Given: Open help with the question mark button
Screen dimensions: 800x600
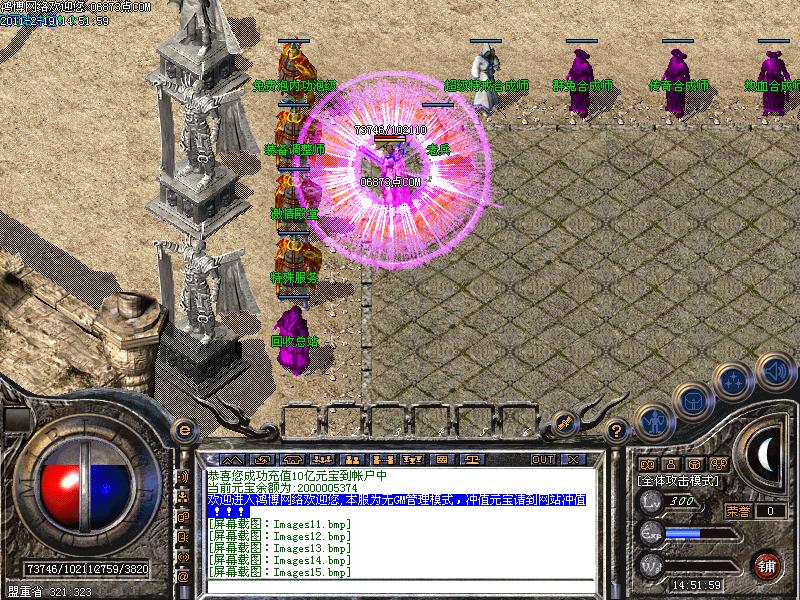Looking at the screenshot, I should pyautogui.click(x=618, y=431).
